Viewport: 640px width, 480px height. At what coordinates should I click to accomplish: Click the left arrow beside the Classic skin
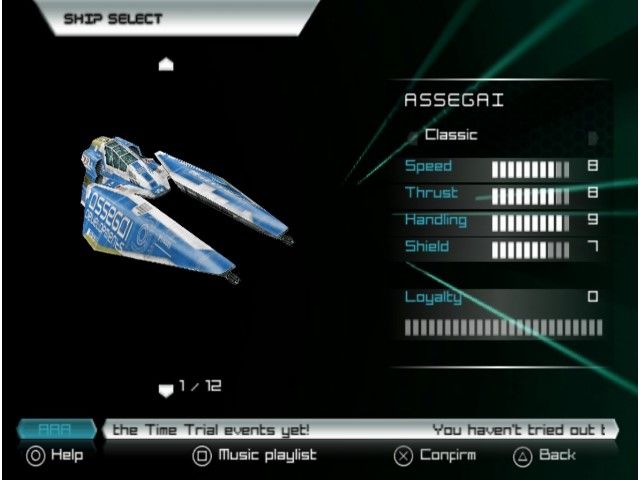(412, 137)
